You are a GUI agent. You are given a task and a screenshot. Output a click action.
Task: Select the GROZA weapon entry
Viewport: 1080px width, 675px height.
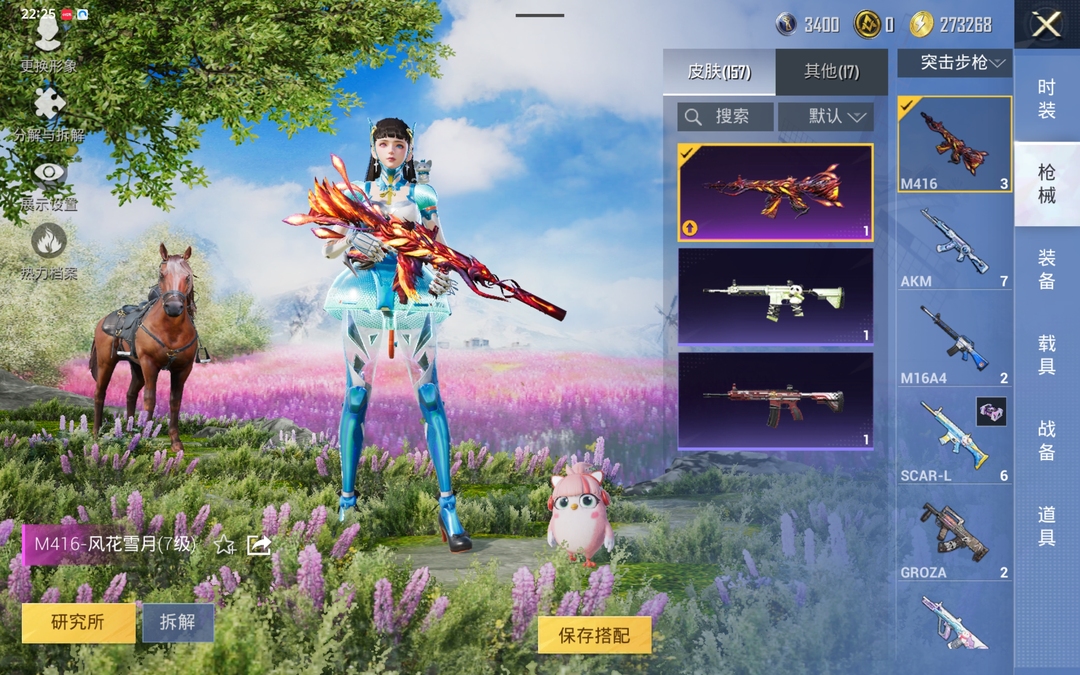click(x=954, y=535)
